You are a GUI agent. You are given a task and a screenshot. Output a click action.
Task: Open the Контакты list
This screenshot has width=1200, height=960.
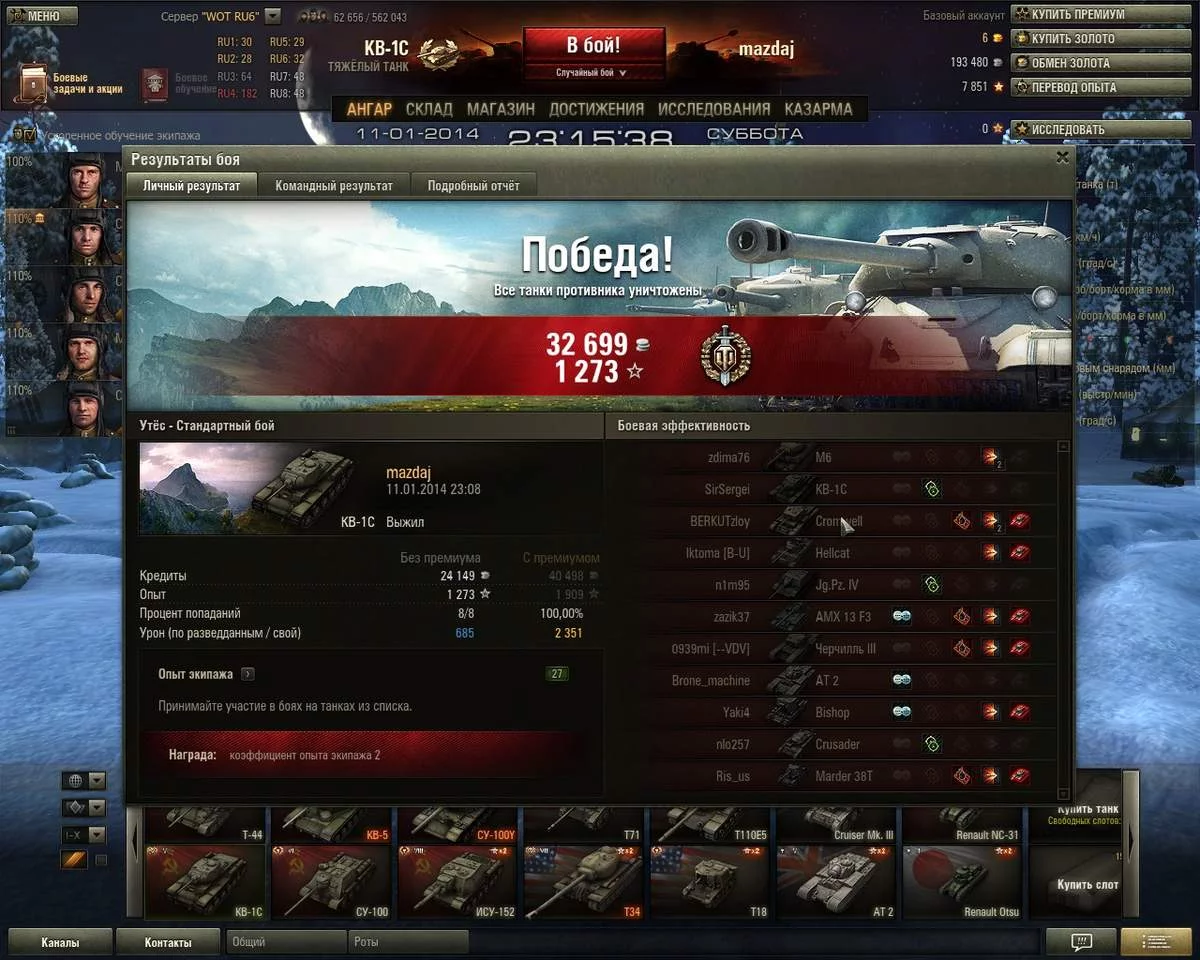167,942
